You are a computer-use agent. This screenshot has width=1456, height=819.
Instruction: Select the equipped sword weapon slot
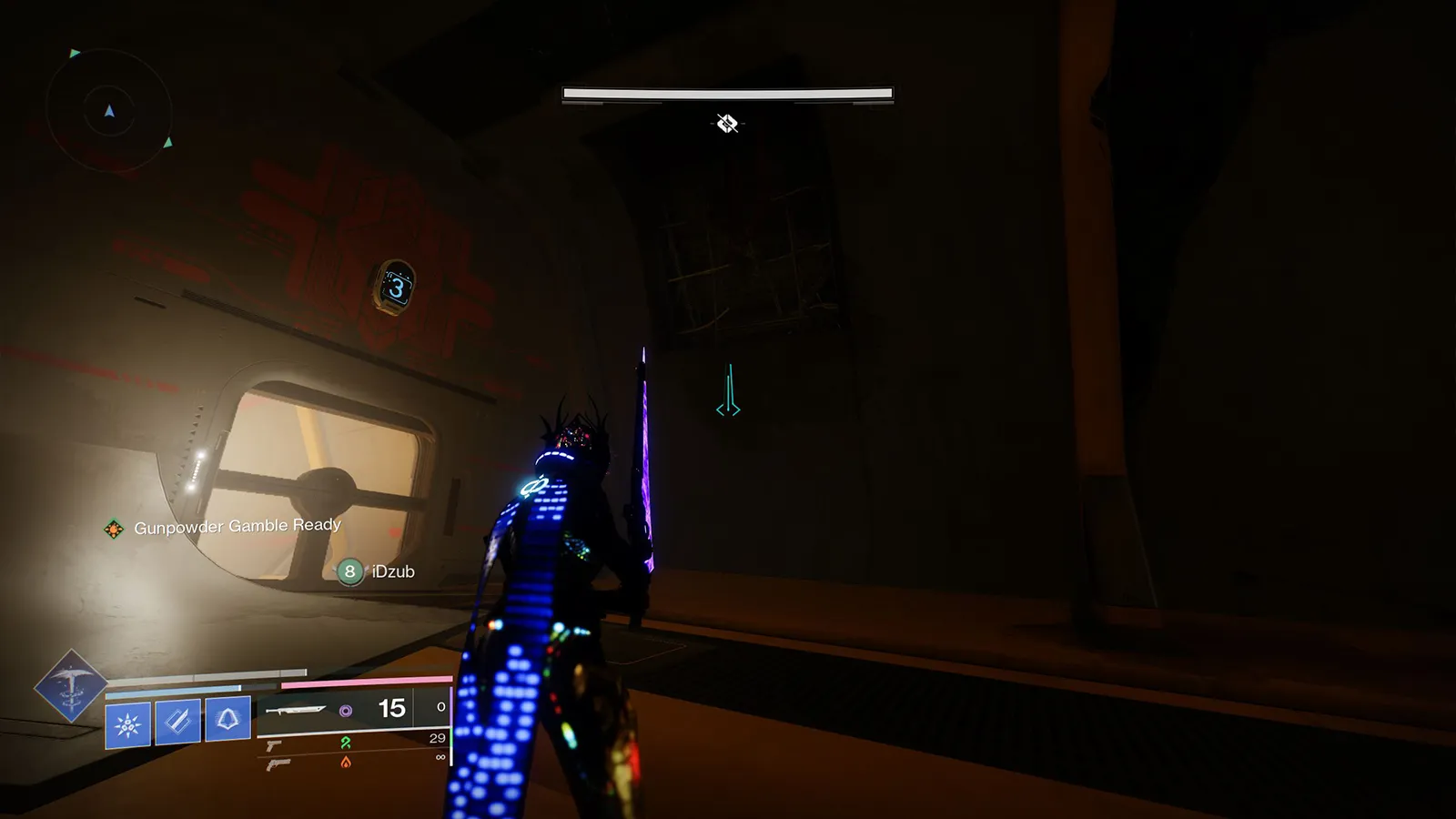[x=296, y=709]
